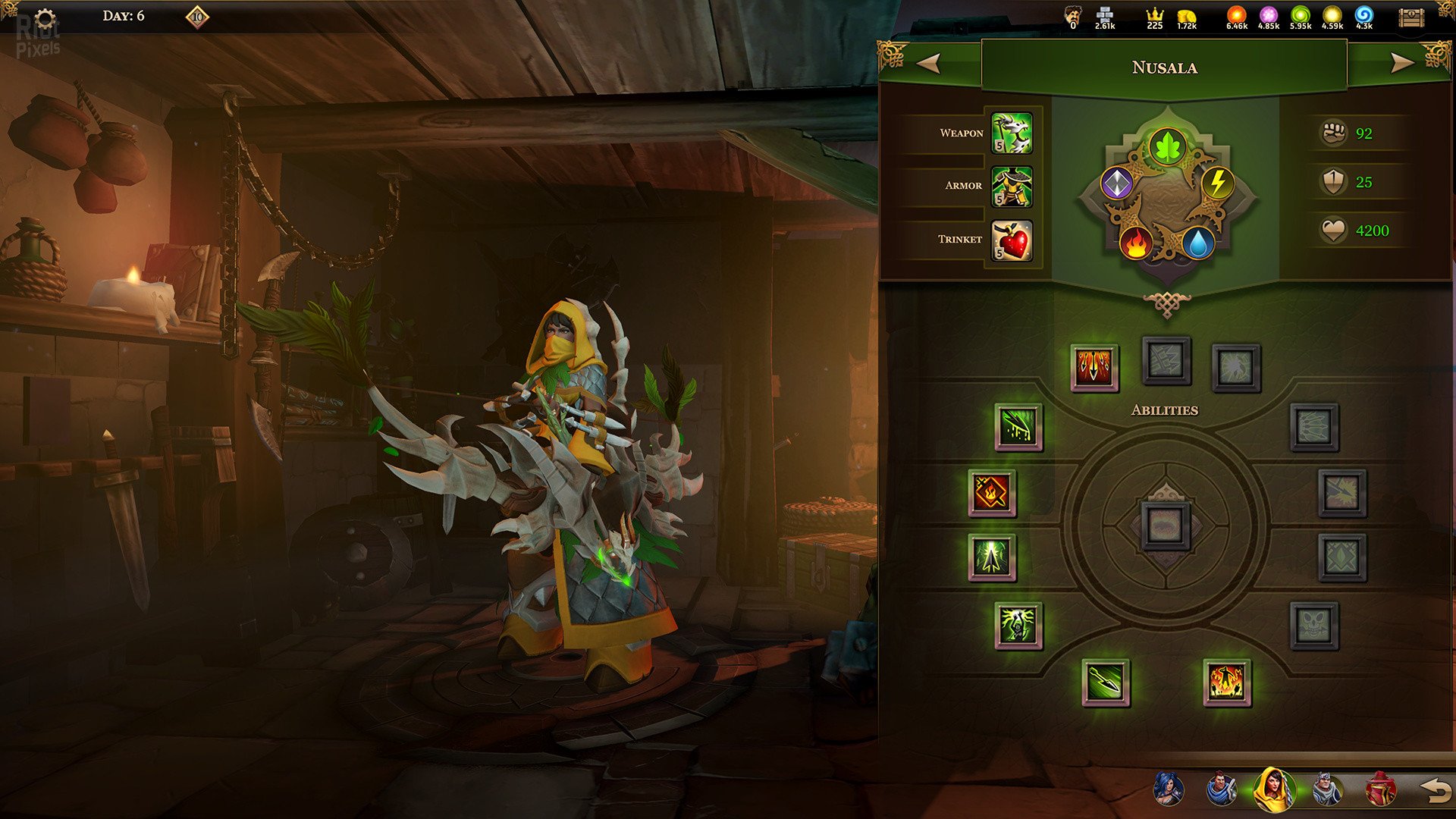Screen dimensions: 1456x819
Task: Choose the red fire element
Action: point(1136,243)
